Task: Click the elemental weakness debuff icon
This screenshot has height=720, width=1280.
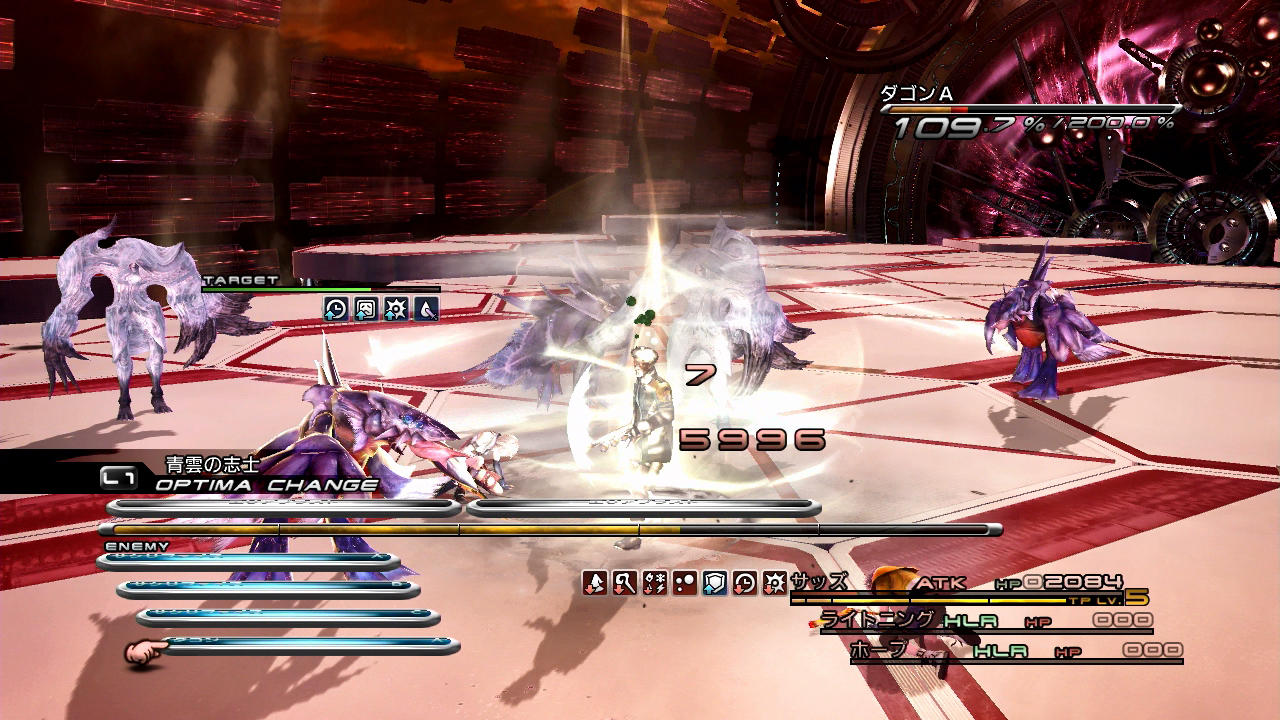Action: [655, 583]
